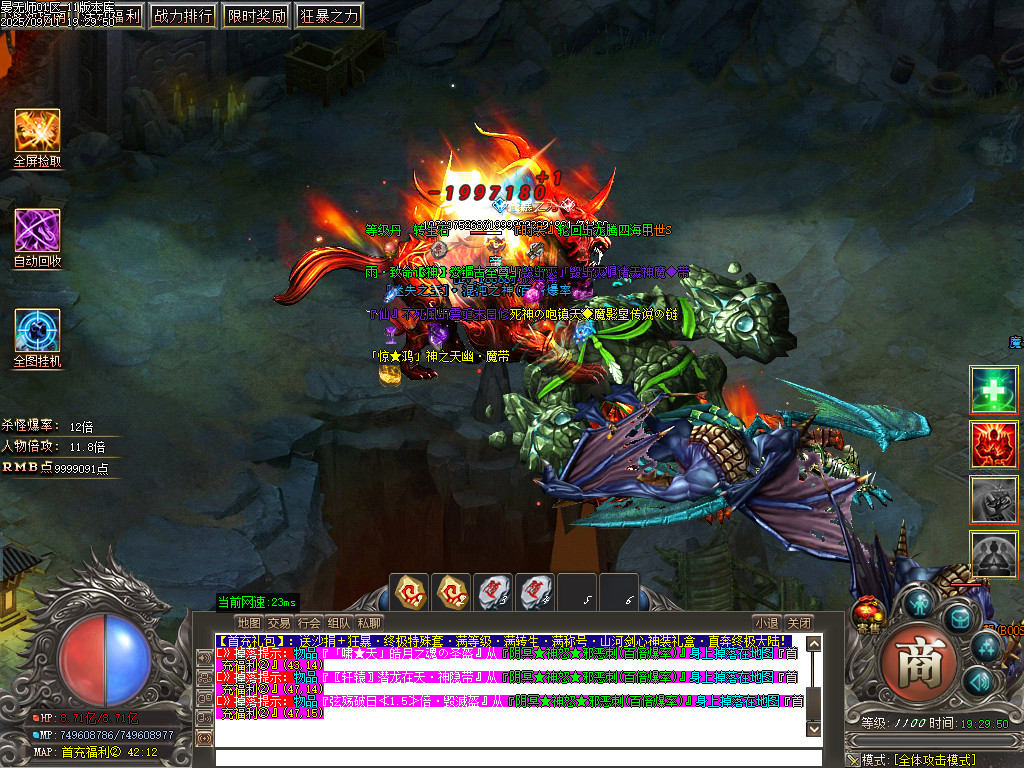
Task: Activate 全屏捡取 full-screen pickup icon
Action: point(37,131)
